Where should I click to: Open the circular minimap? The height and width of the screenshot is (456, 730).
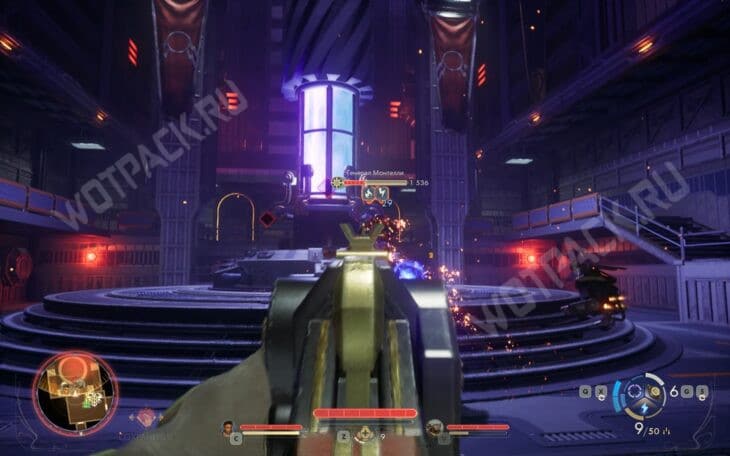(74, 394)
